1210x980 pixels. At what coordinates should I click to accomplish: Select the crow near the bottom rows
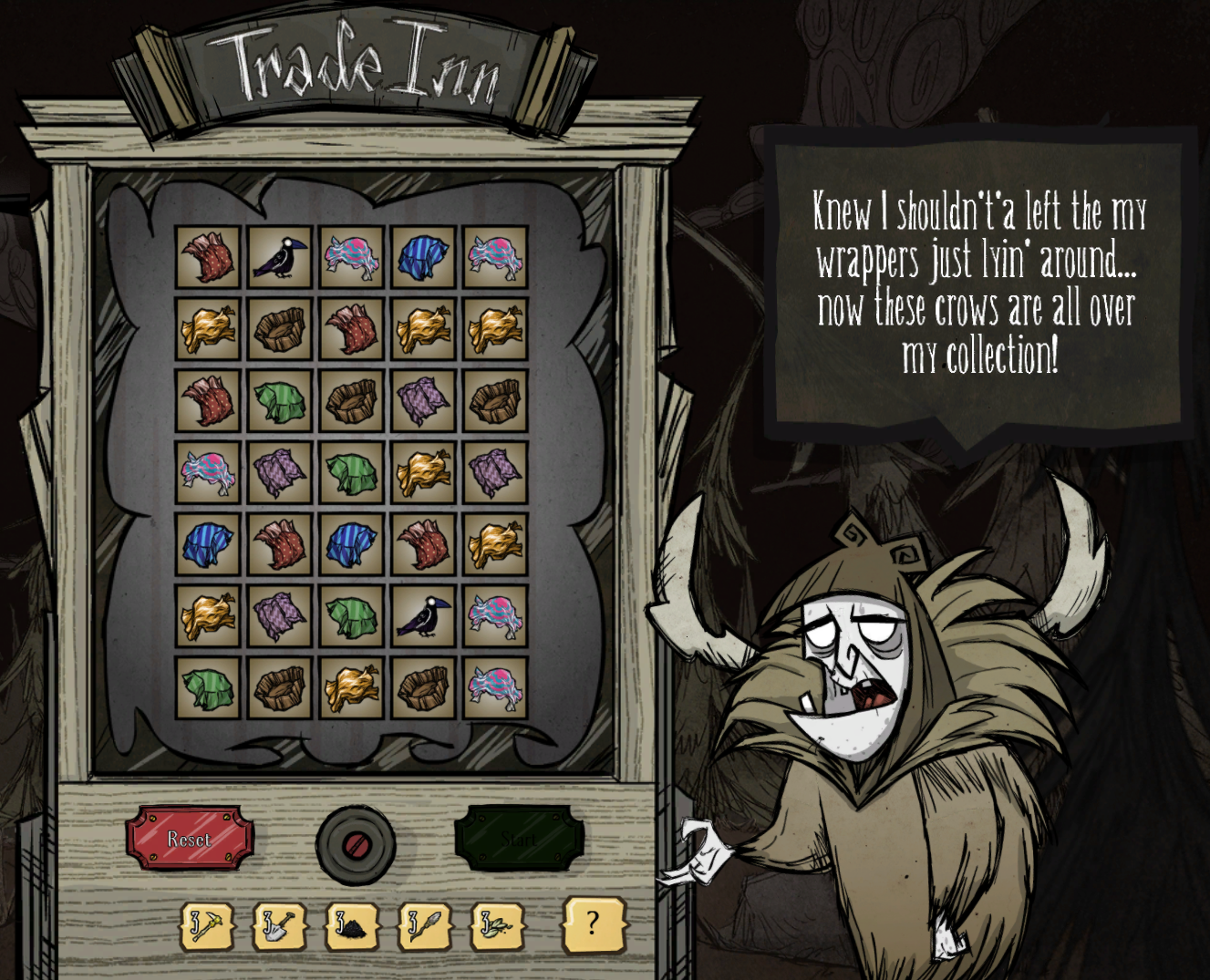[x=424, y=617]
